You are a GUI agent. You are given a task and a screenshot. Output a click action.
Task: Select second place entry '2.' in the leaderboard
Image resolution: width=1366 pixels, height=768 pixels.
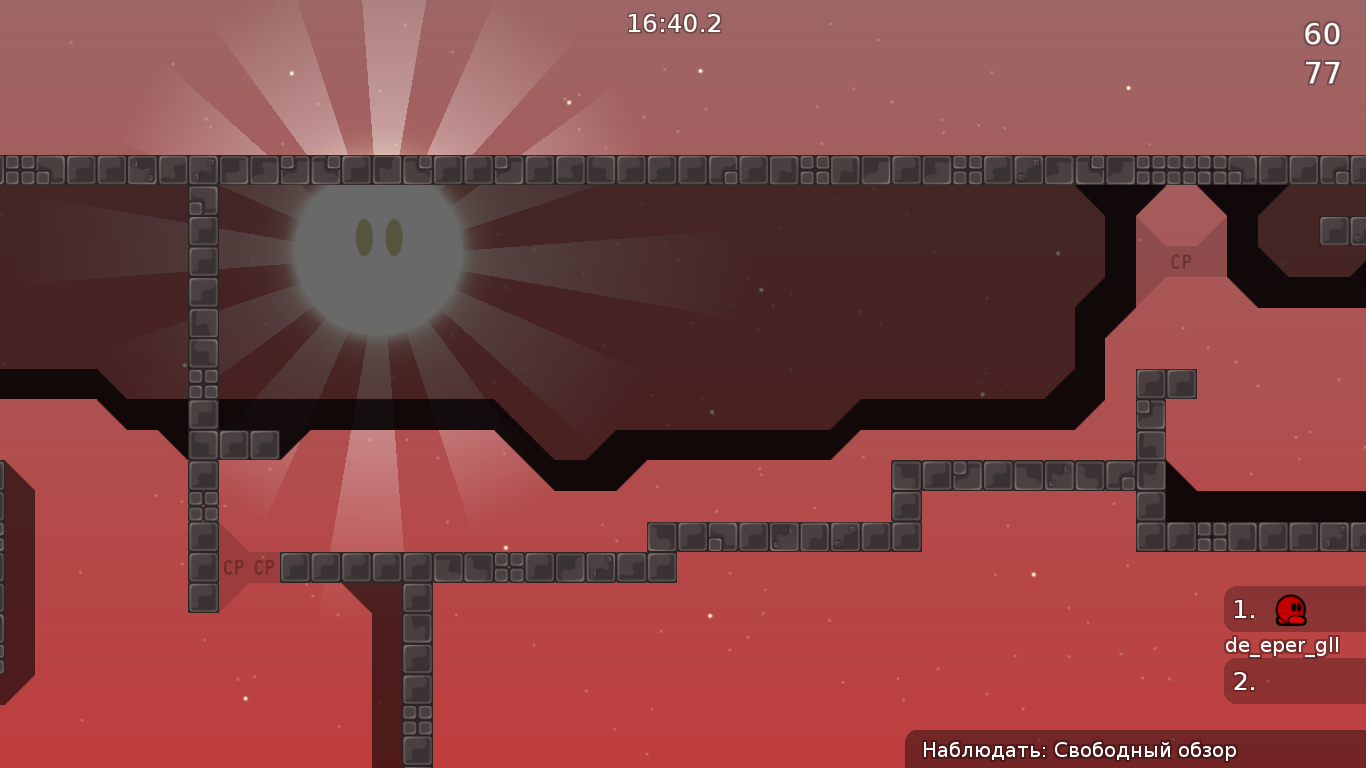pos(1243,682)
